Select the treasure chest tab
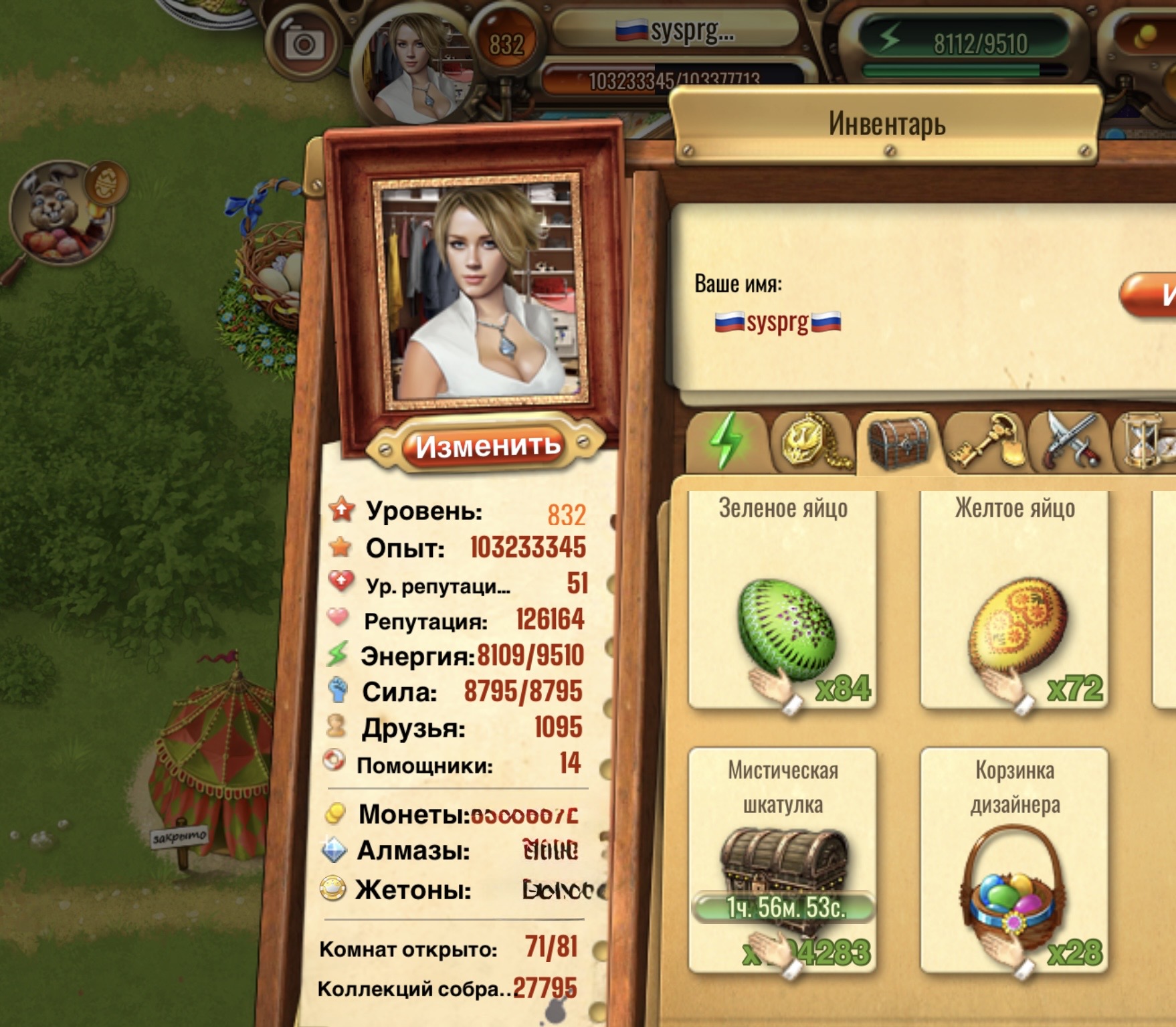This screenshot has height=1027, width=1176. pos(898,442)
